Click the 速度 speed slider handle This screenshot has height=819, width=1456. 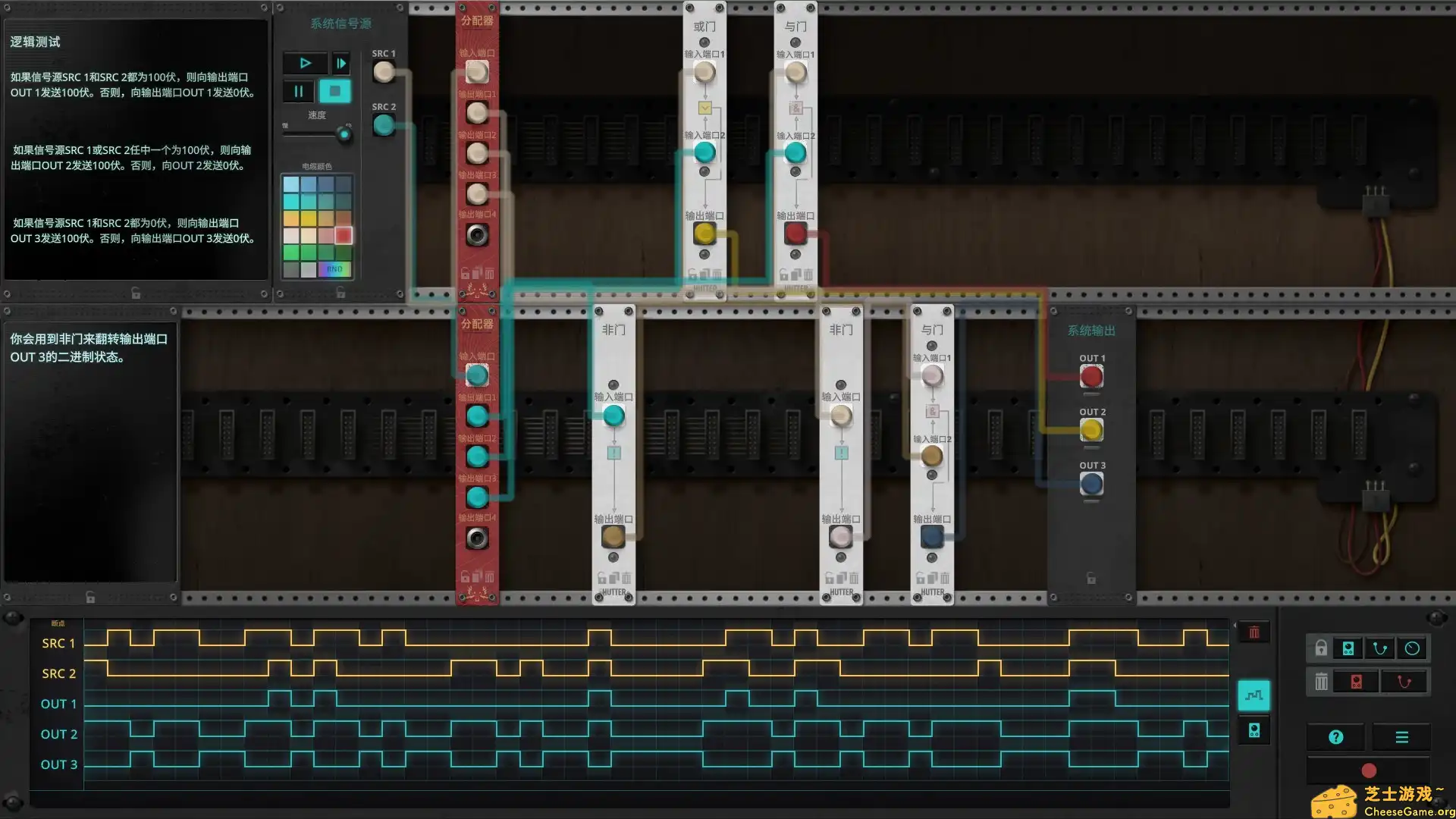point(345,135)
